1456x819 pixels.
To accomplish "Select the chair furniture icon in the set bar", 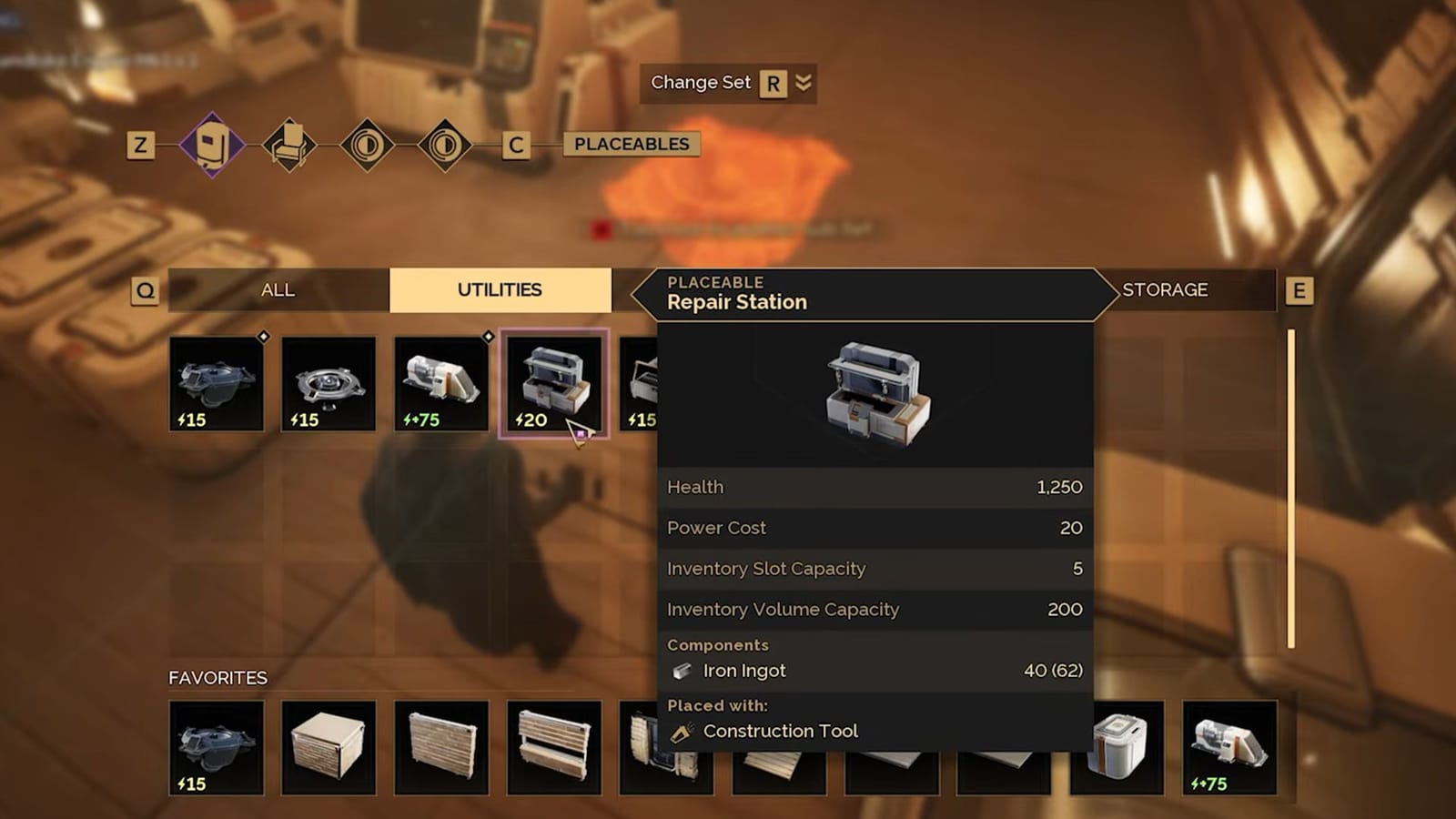I will [289, 144].
